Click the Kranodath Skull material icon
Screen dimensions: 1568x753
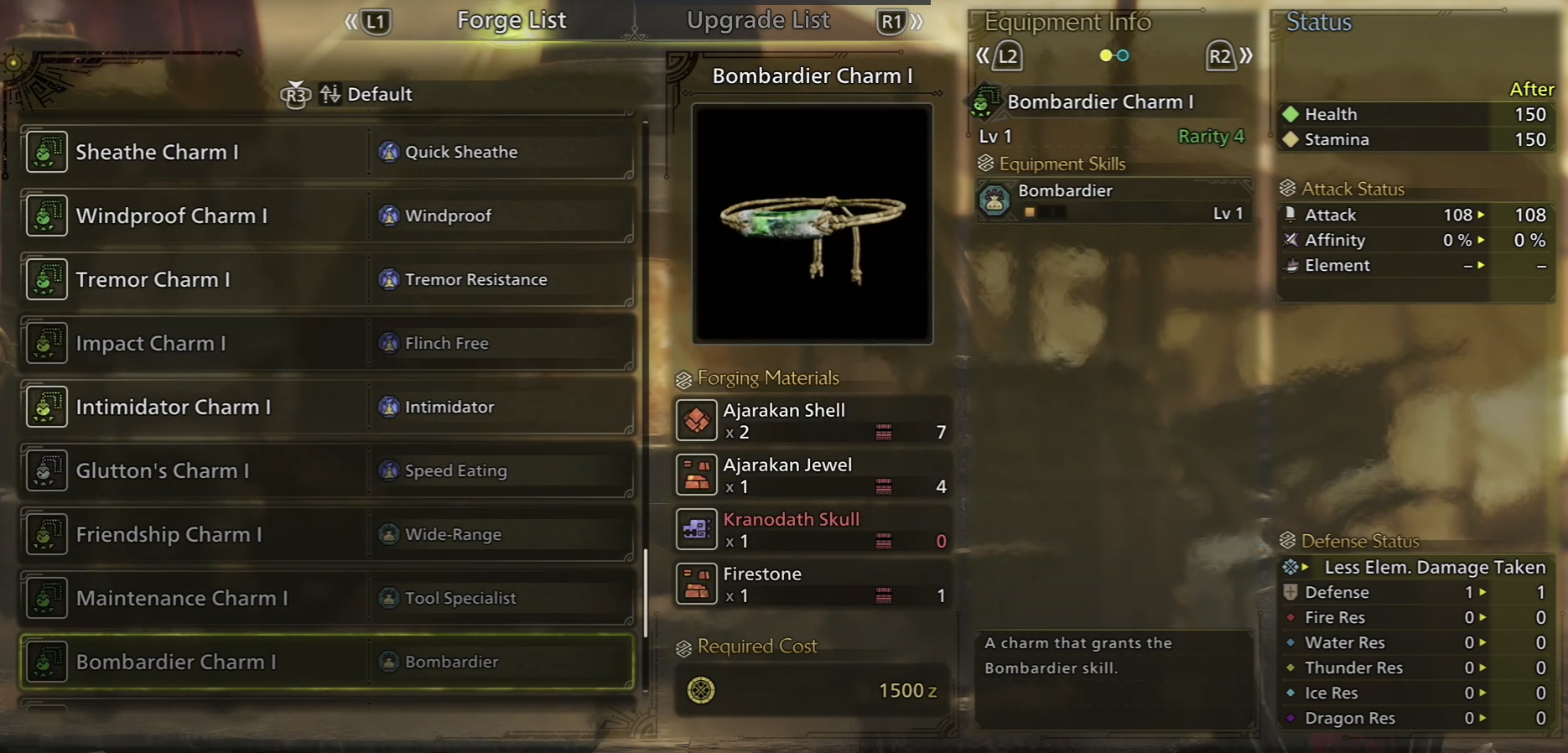click(697, 529)
